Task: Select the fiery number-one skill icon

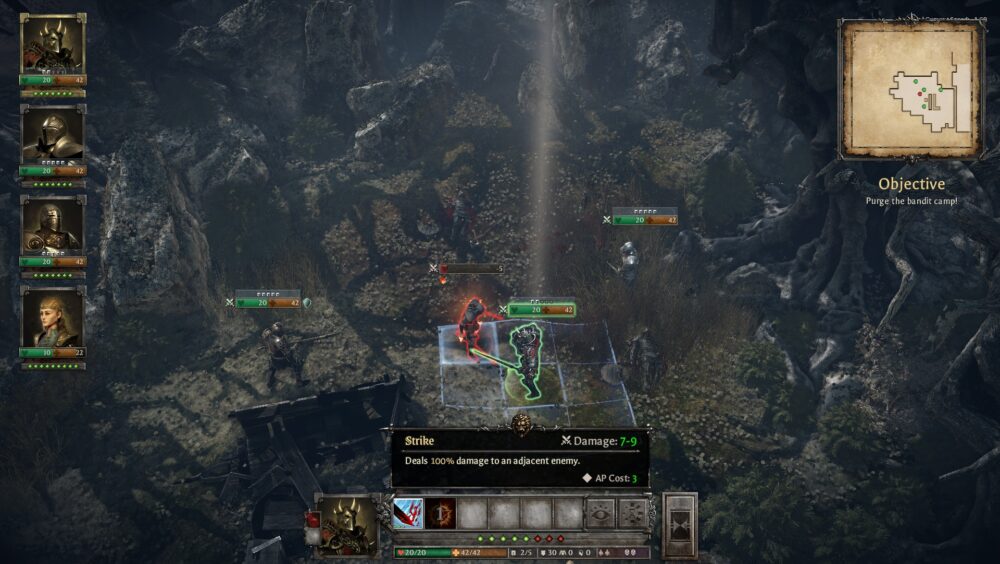Action: click(x=441, y=513)
